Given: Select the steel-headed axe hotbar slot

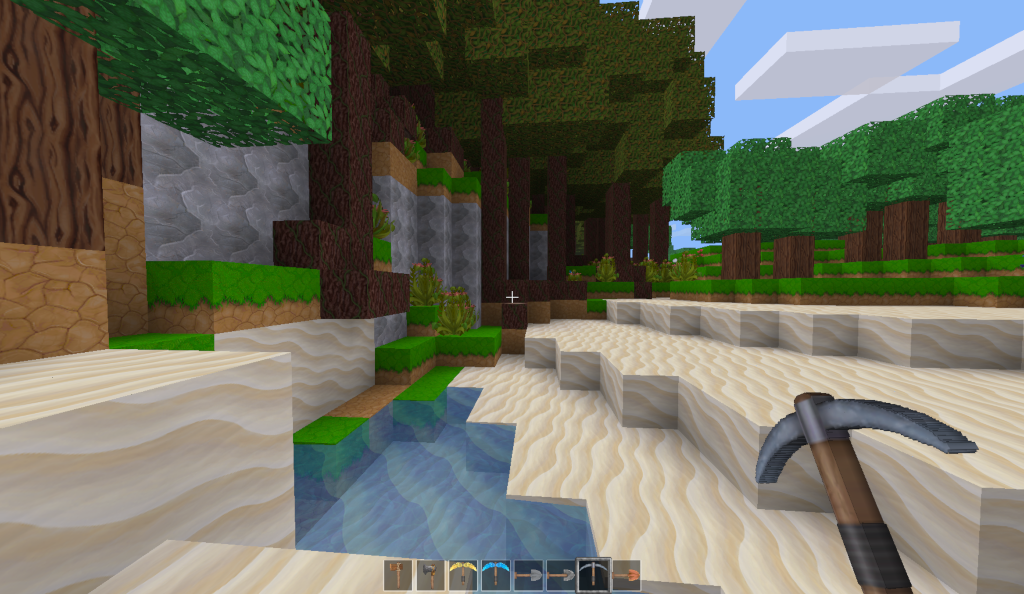Looking at the screenshot, I should point(430,575).
